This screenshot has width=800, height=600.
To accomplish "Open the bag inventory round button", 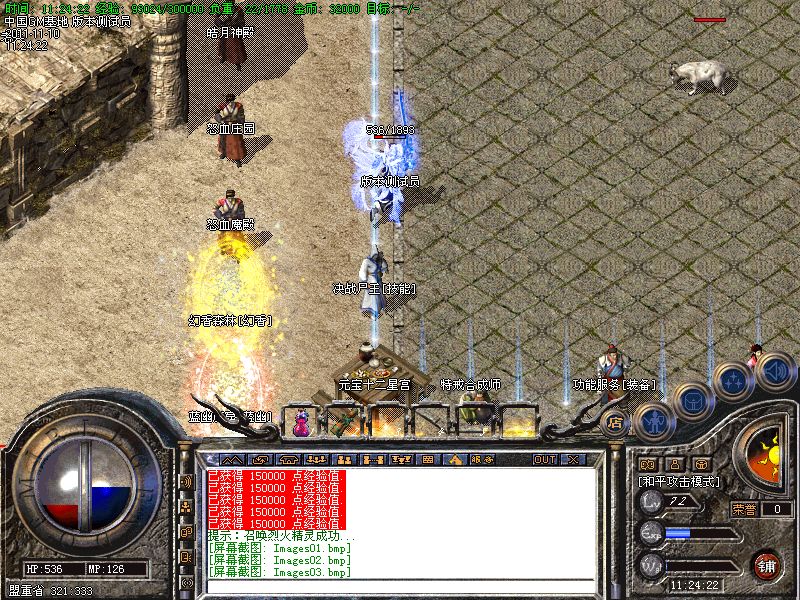I will click(x=691, y=401).
